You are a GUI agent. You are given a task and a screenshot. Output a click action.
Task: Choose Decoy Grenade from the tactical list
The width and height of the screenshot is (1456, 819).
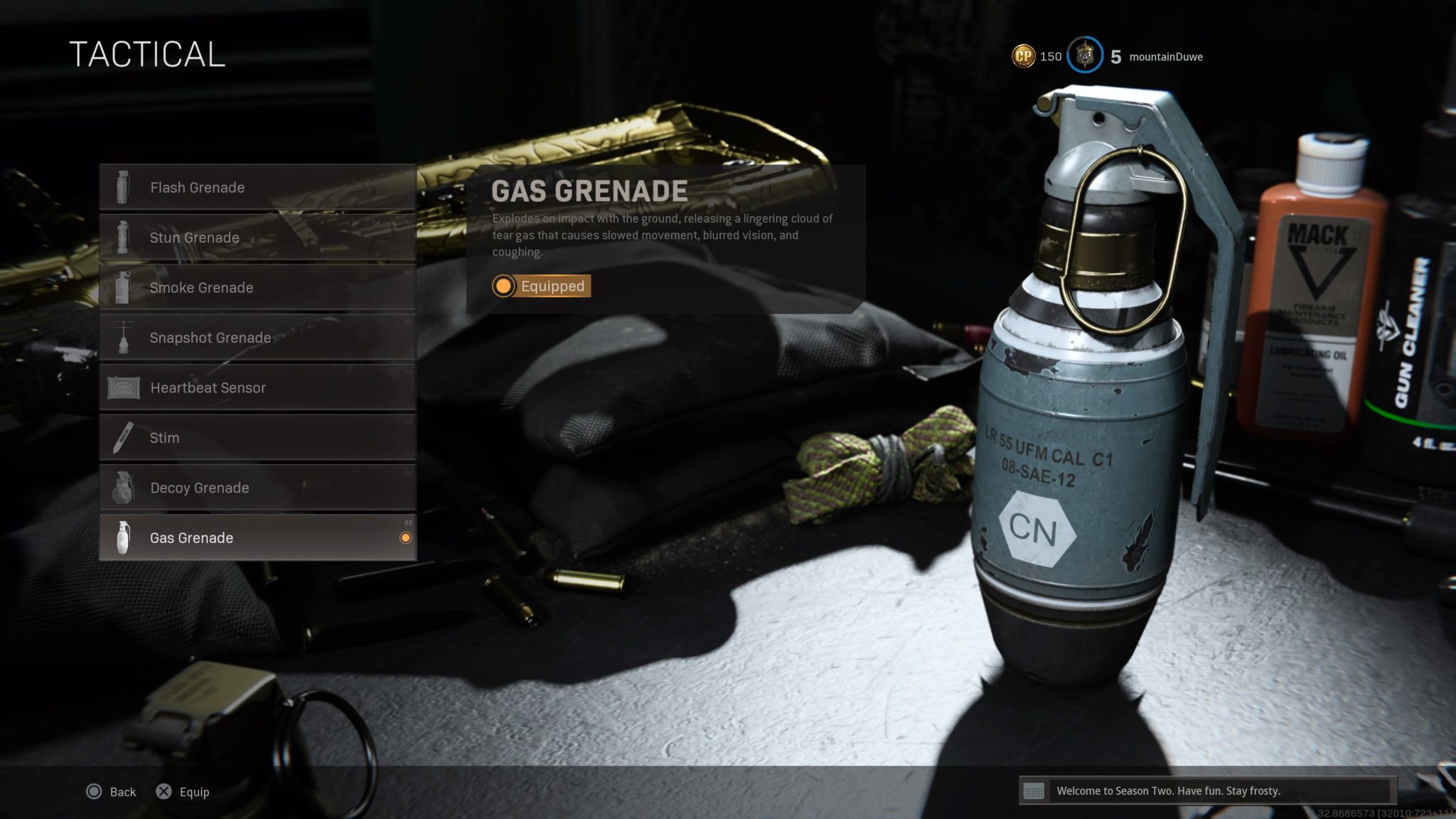click(x=199, y=488)
